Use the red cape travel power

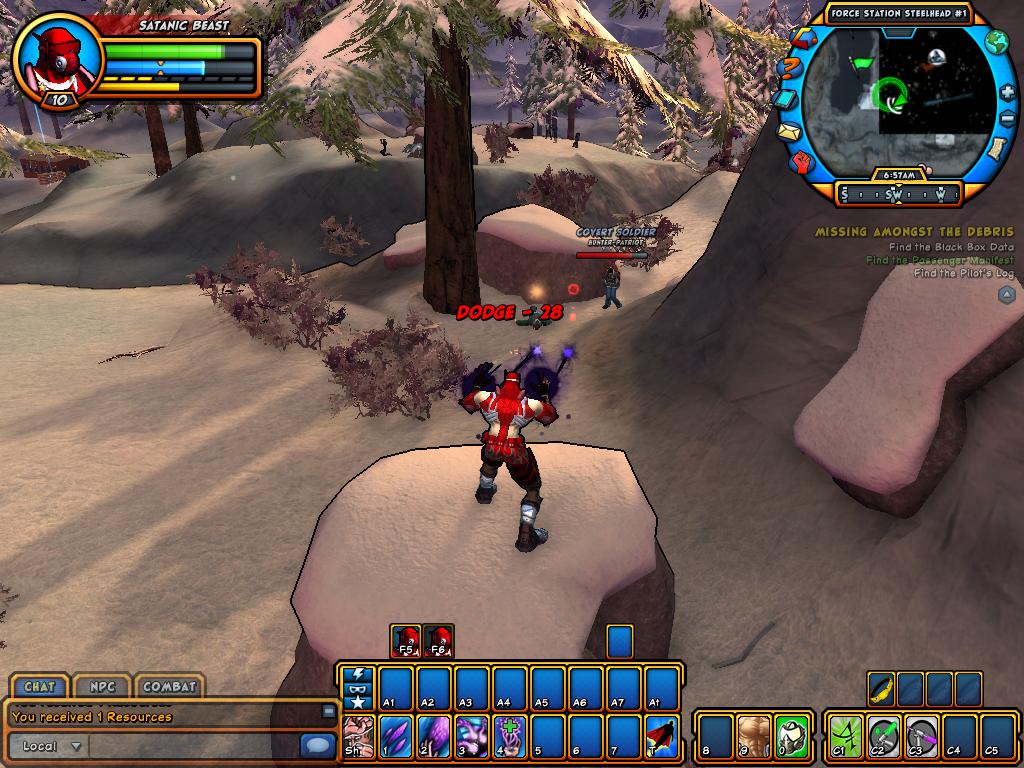point(662,735)
